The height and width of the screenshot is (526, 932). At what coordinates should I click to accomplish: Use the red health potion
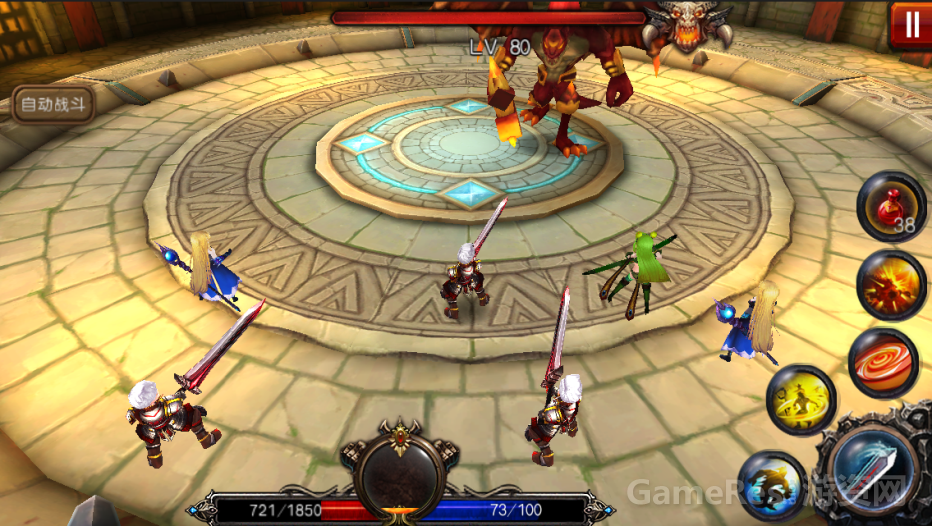click(x=891, y=207)
